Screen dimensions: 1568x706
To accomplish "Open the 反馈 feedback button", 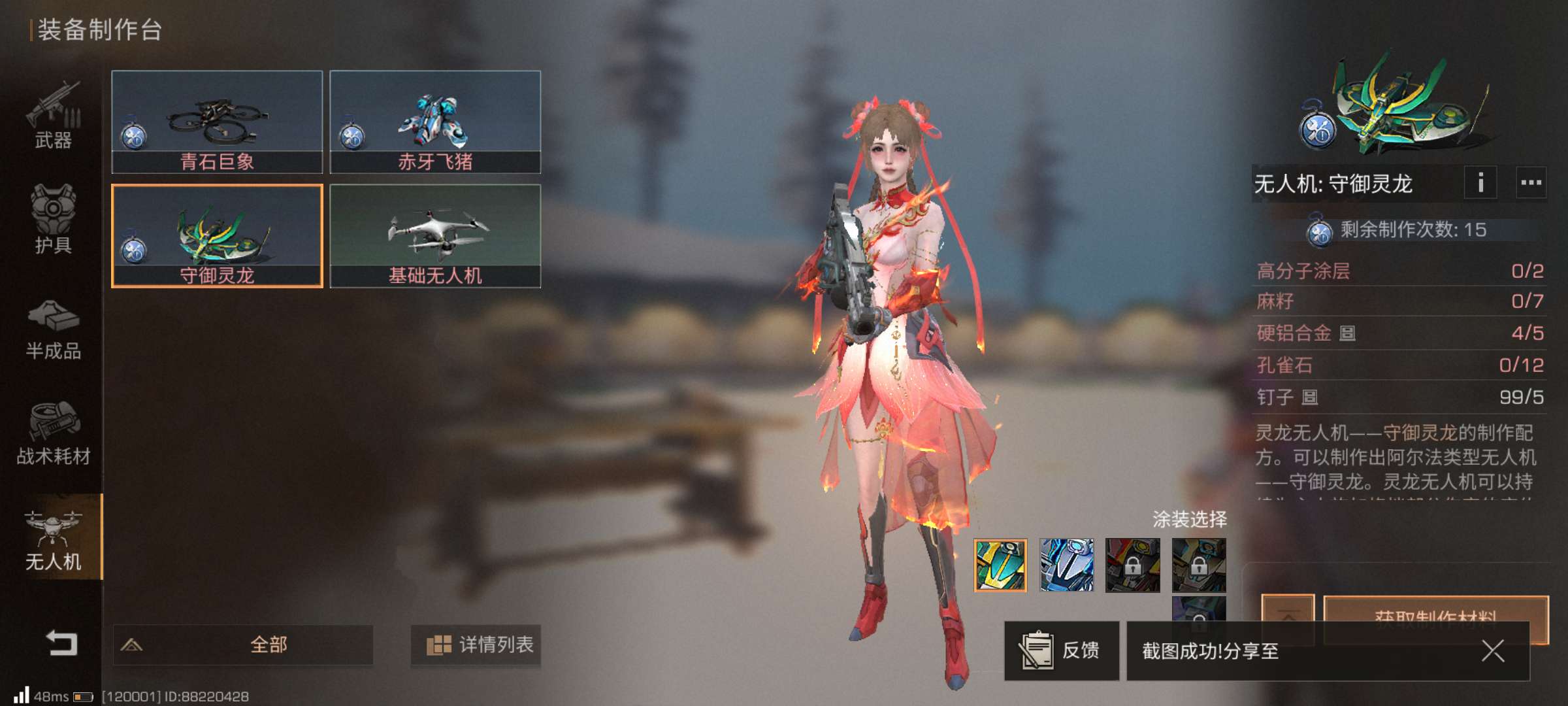I will [1061, 650].
